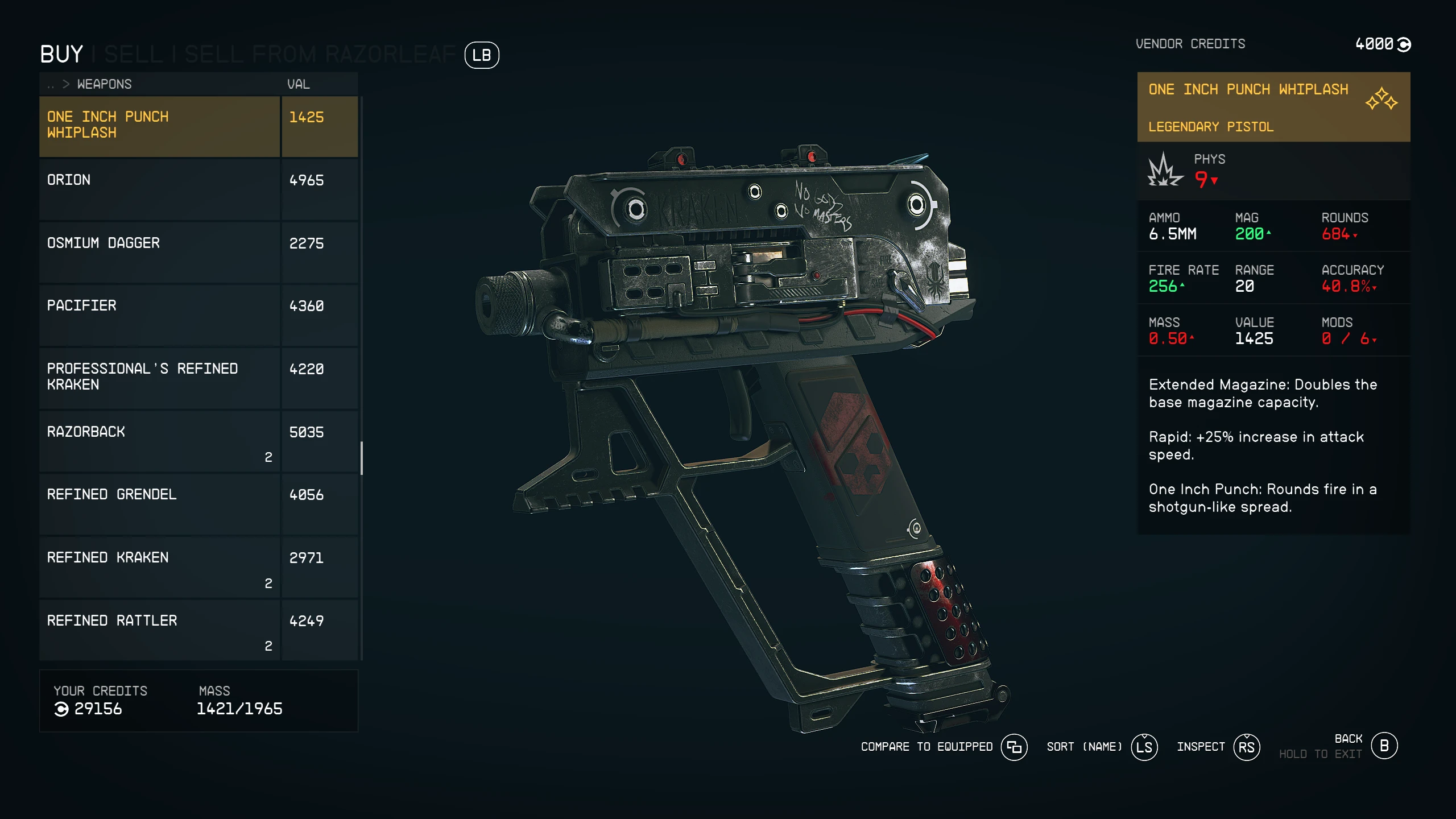Select the Refined Rattler listing
The width and height of the screenshot is (1456, 819).
[x=159, y=630]
